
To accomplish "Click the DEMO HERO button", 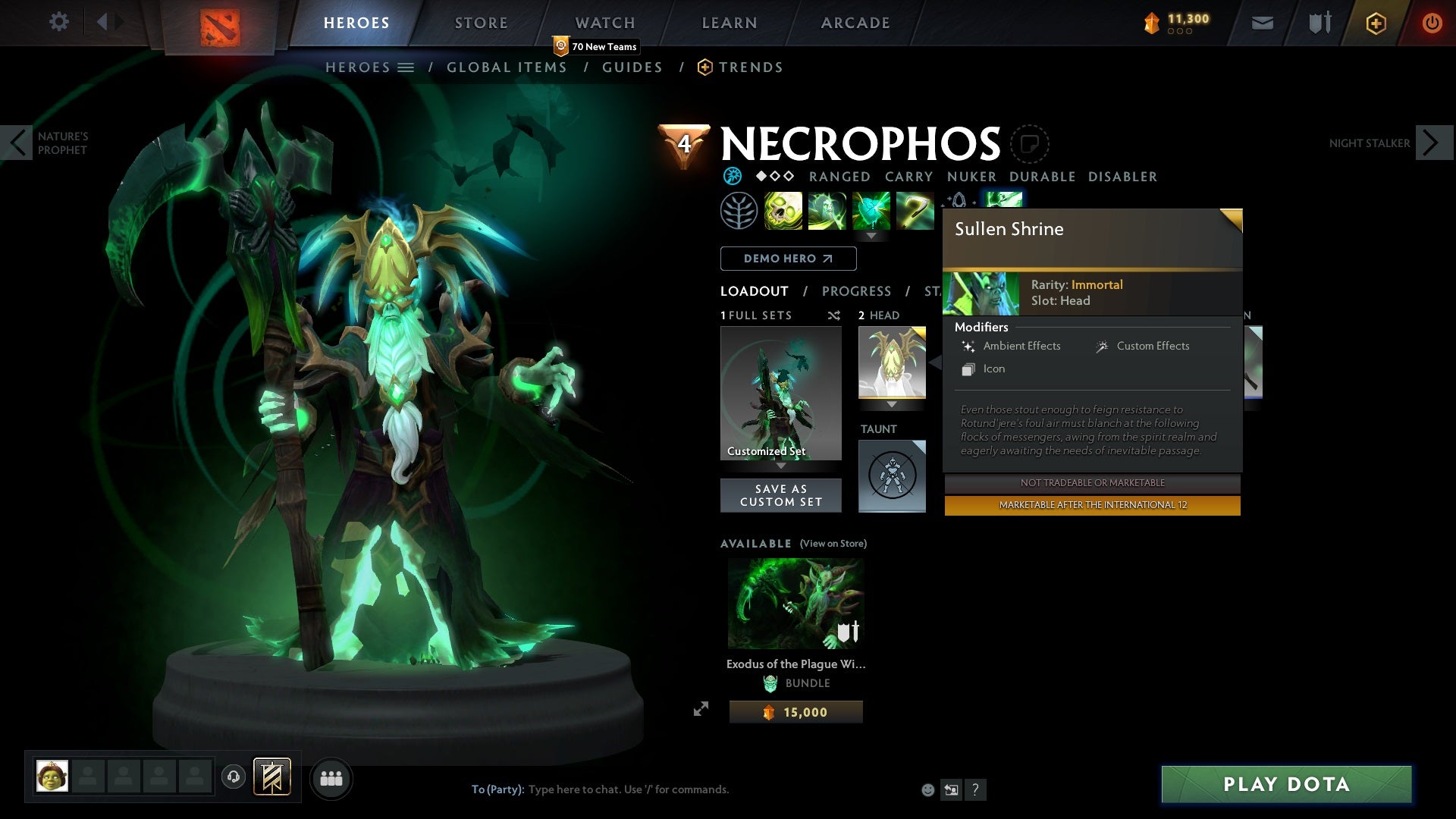I will (x=787, y=258).
